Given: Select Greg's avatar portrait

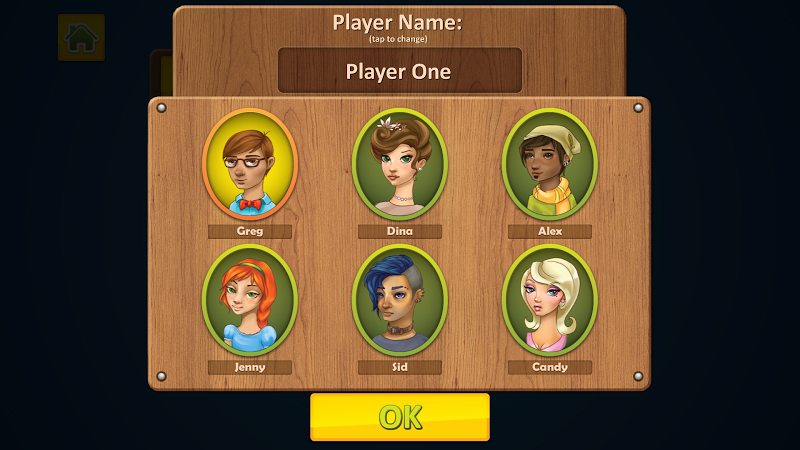Looking at the screenshot, I should pyautogui.click(x=250, y=165).
